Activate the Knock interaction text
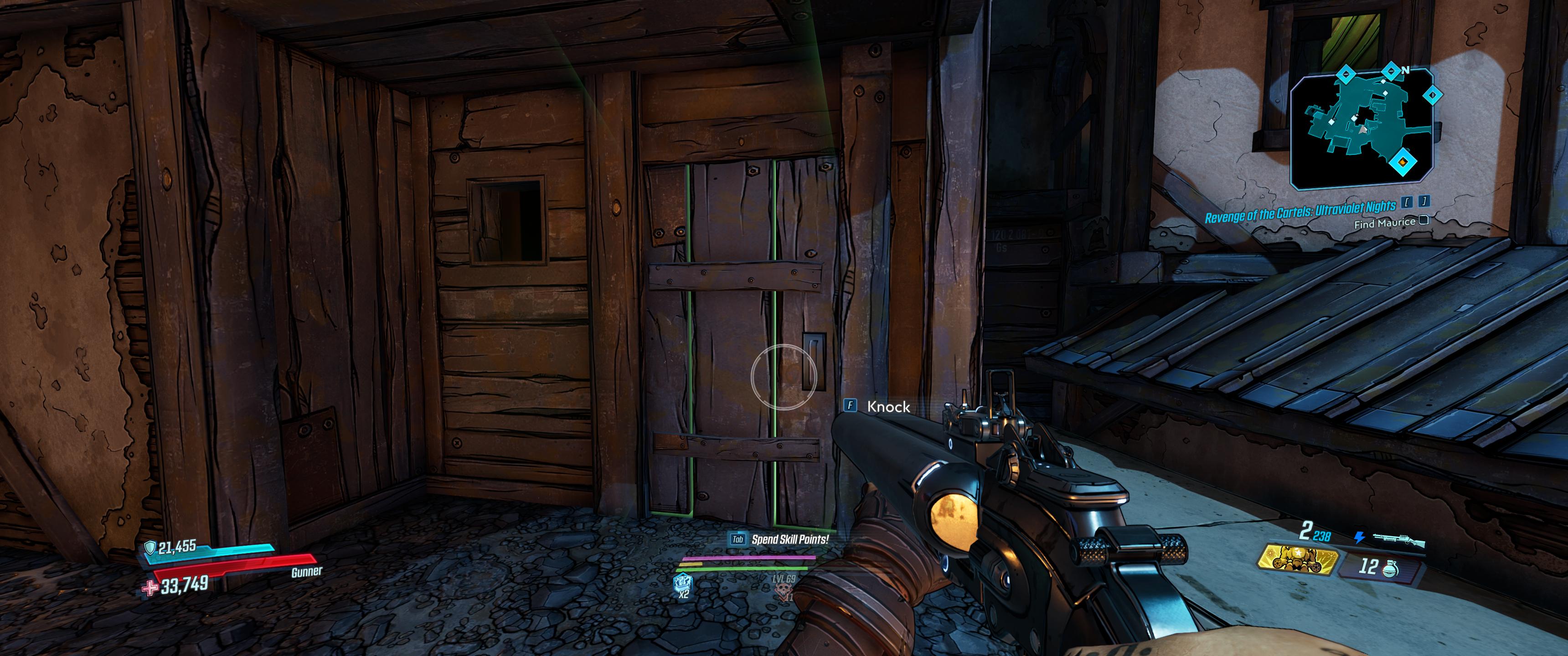The height and width of the screenshot is (656, 1568). tap(889, 406)
